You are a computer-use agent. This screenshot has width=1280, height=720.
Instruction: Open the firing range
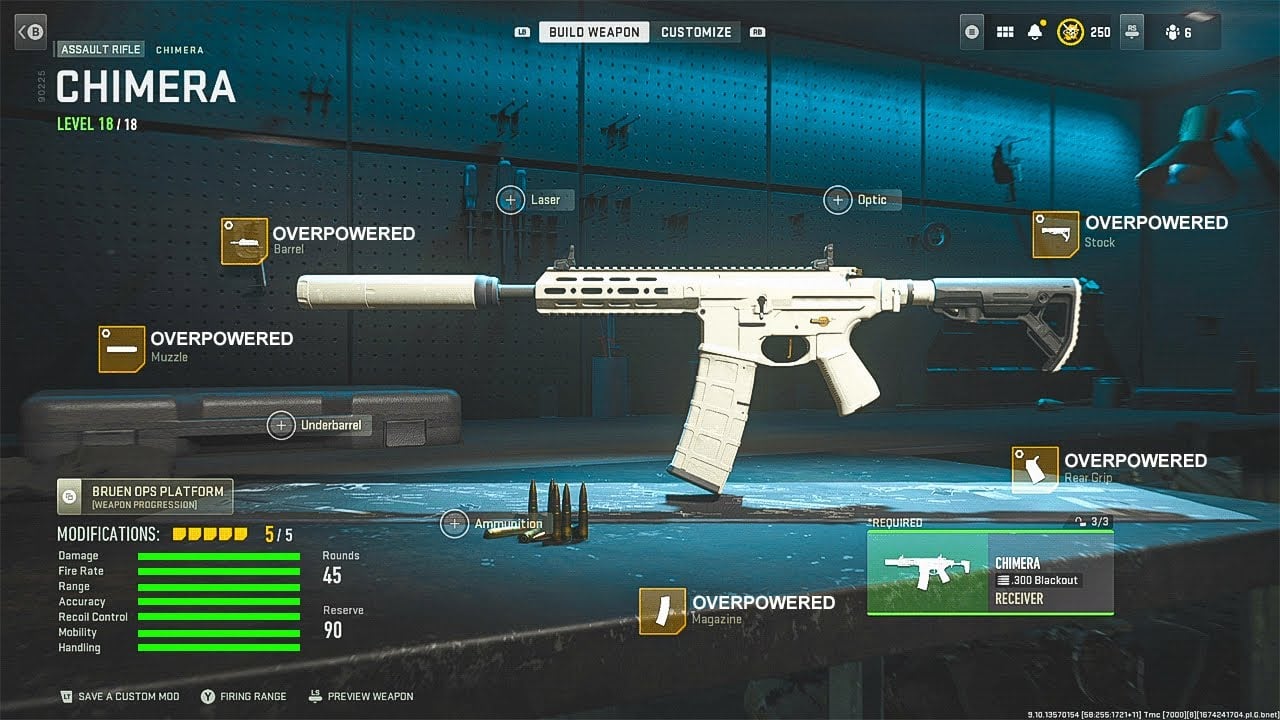(243, 696)
